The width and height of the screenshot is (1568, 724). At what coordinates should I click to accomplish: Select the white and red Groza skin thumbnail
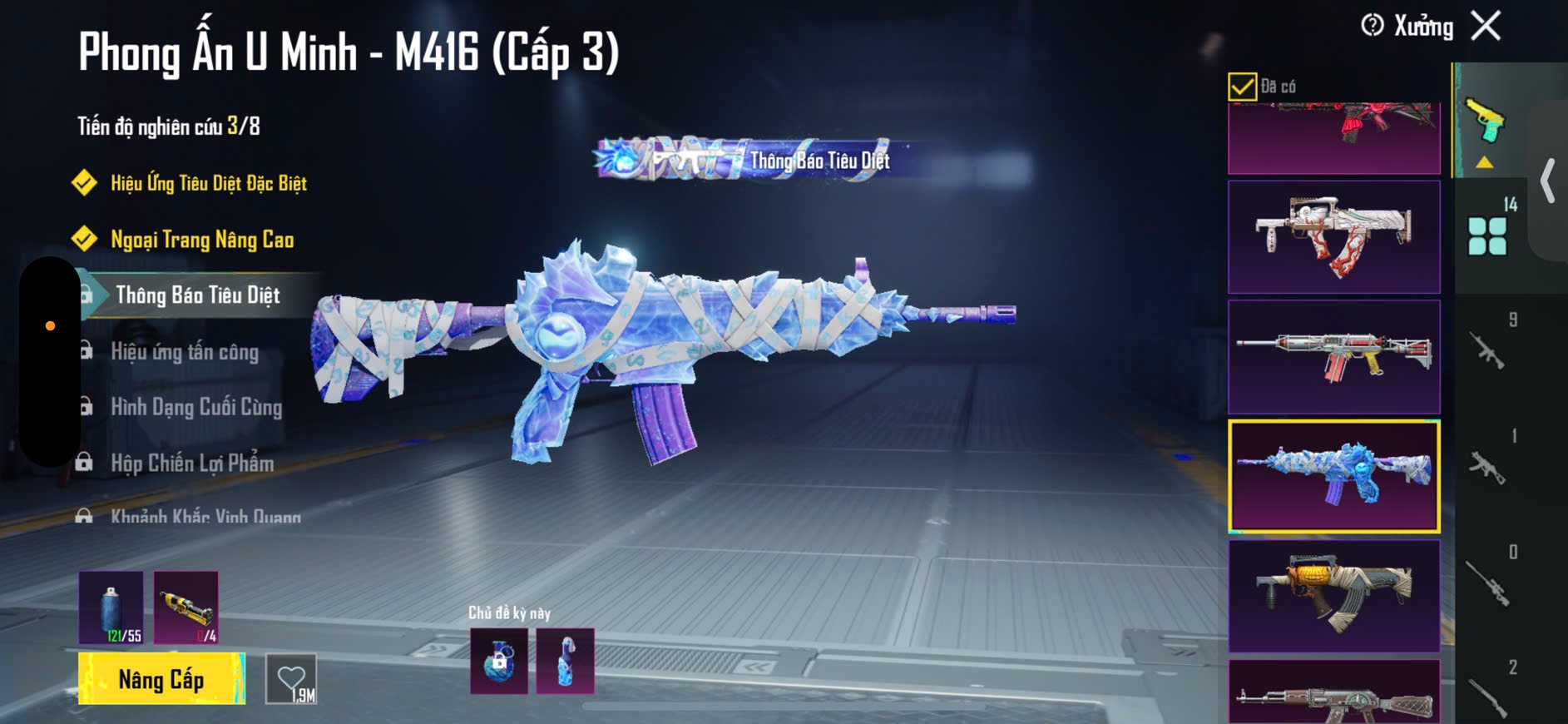pos(1333,236)
